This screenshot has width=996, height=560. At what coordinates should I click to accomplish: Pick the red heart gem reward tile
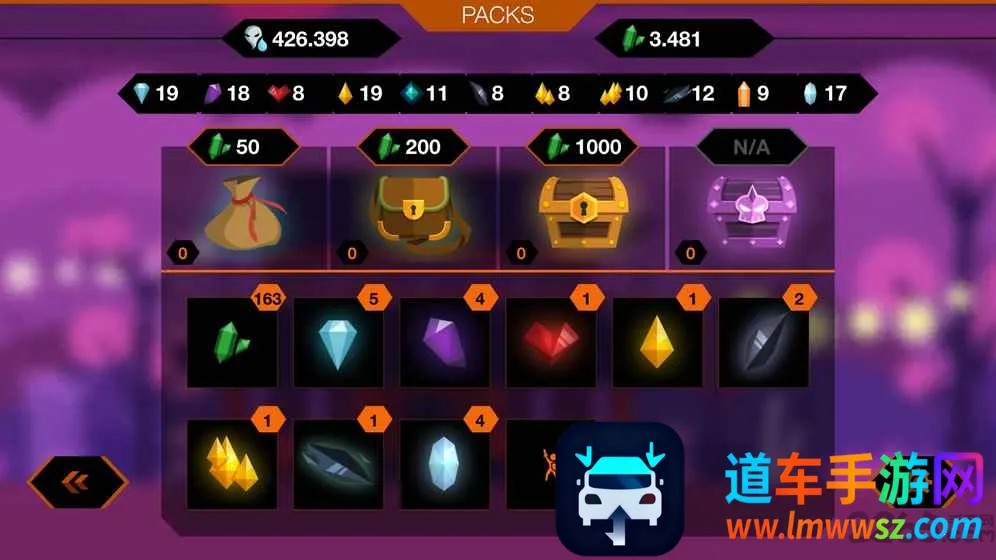(x=551, y=342)
